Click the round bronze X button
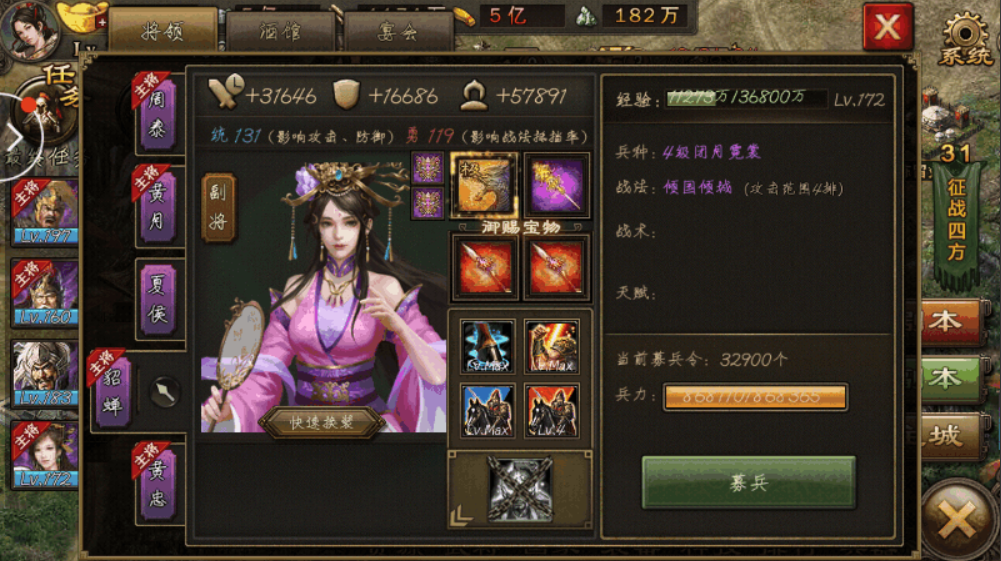 959,519
